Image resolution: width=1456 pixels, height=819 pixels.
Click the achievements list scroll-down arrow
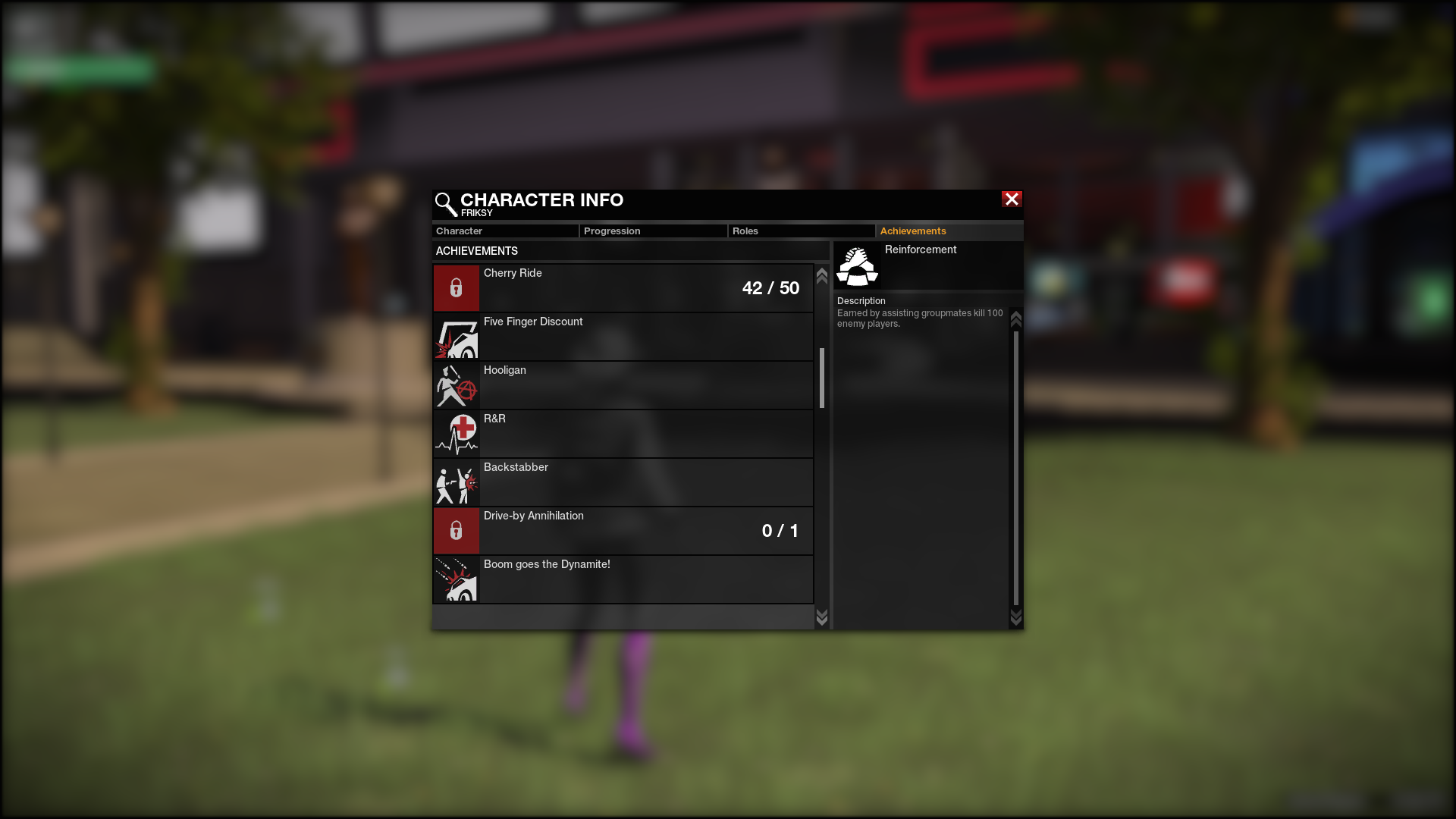(x=821, y=617)
